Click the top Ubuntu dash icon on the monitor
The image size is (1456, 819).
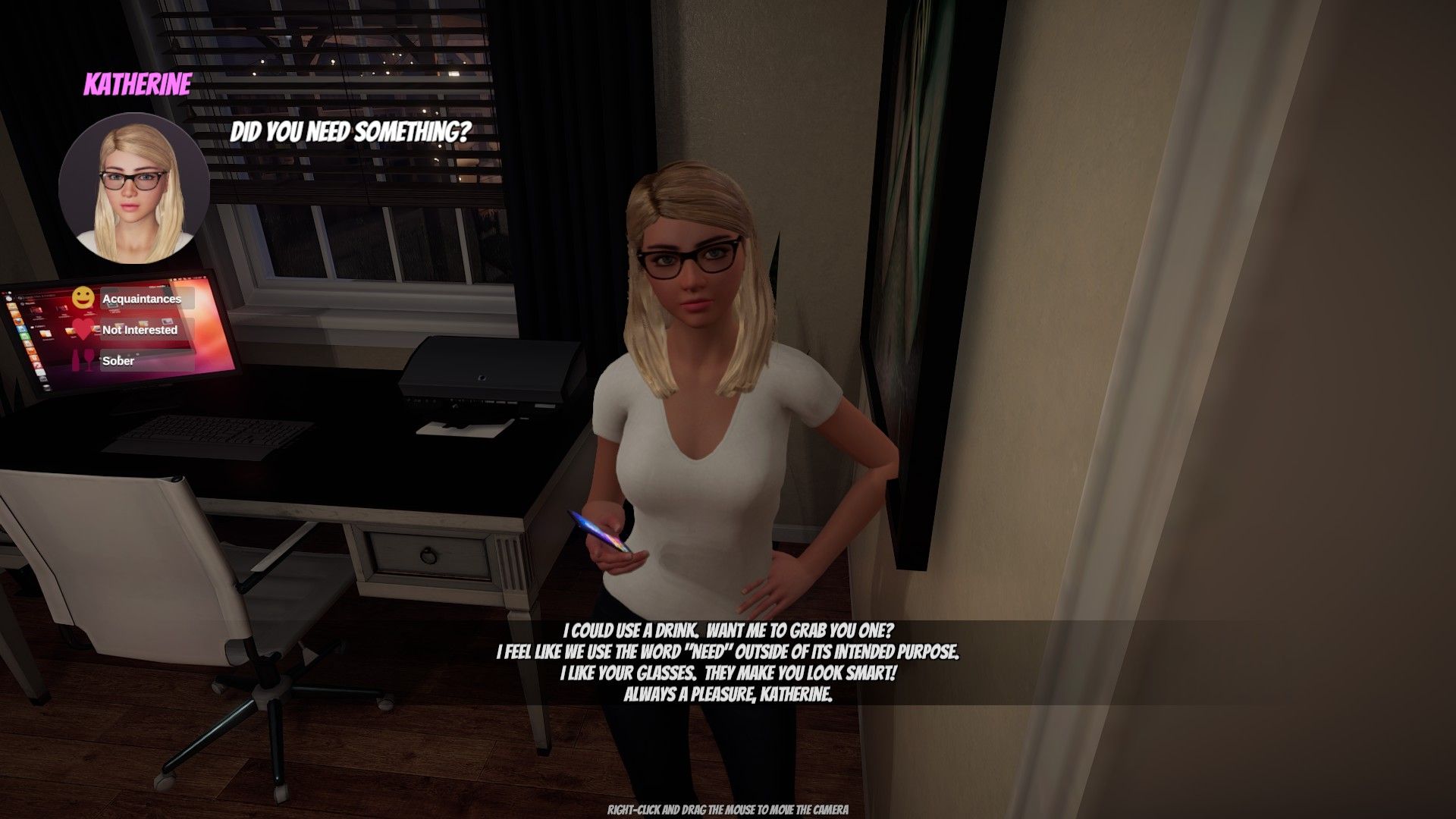pos(9,298)
